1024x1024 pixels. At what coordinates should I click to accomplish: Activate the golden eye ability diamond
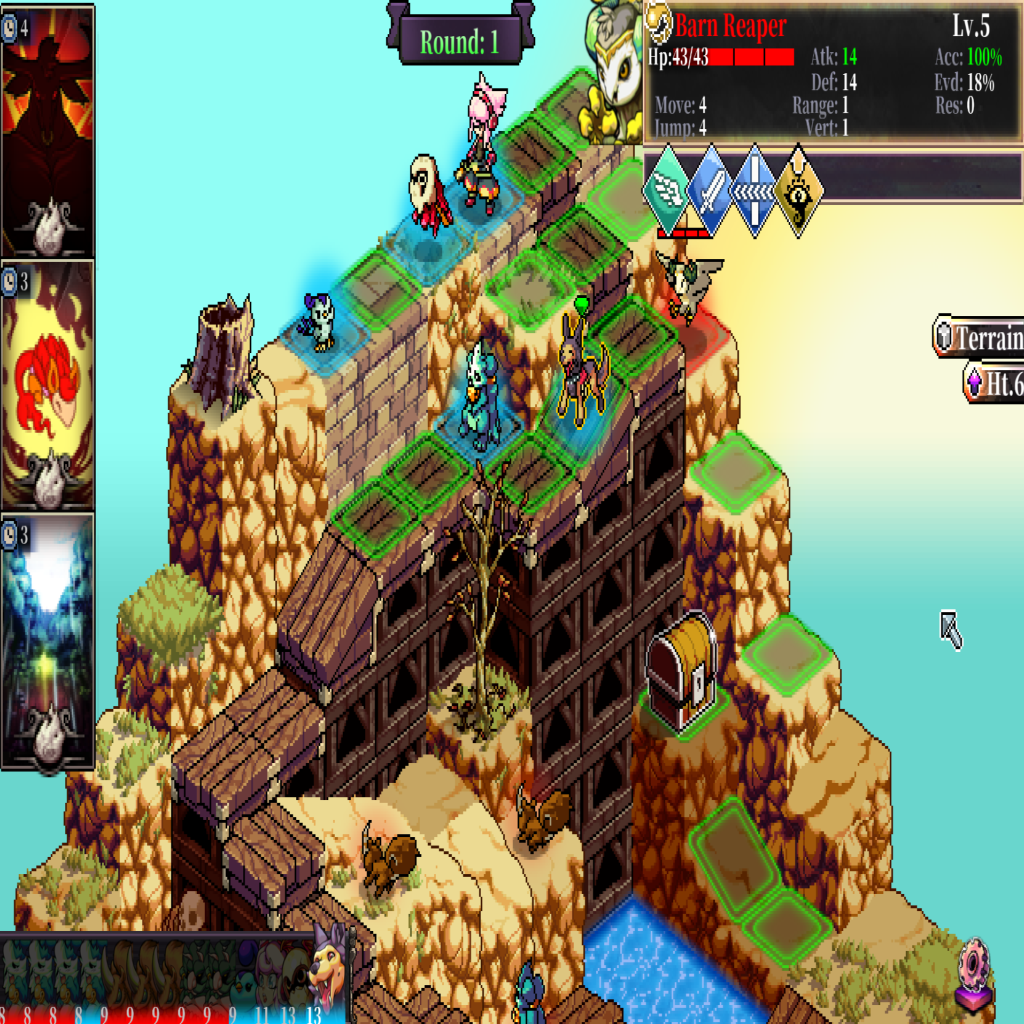tap(799, 191)
